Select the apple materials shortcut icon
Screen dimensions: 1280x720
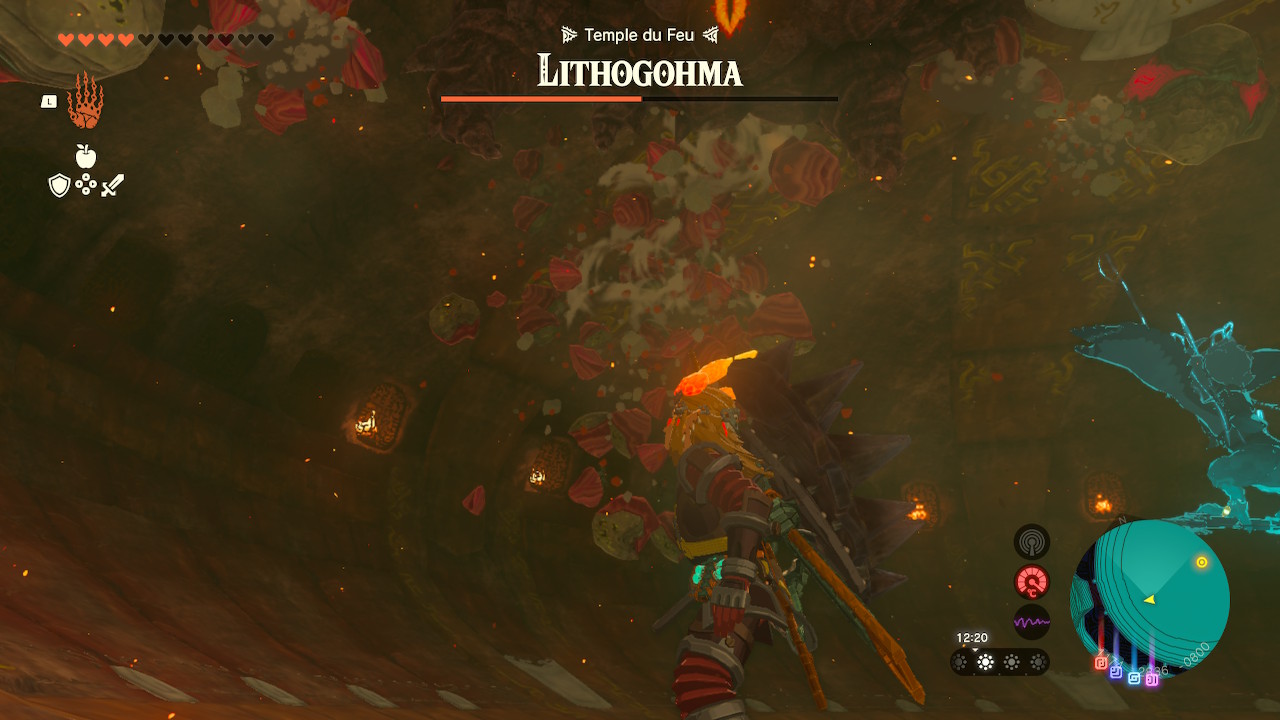(86, 156)
